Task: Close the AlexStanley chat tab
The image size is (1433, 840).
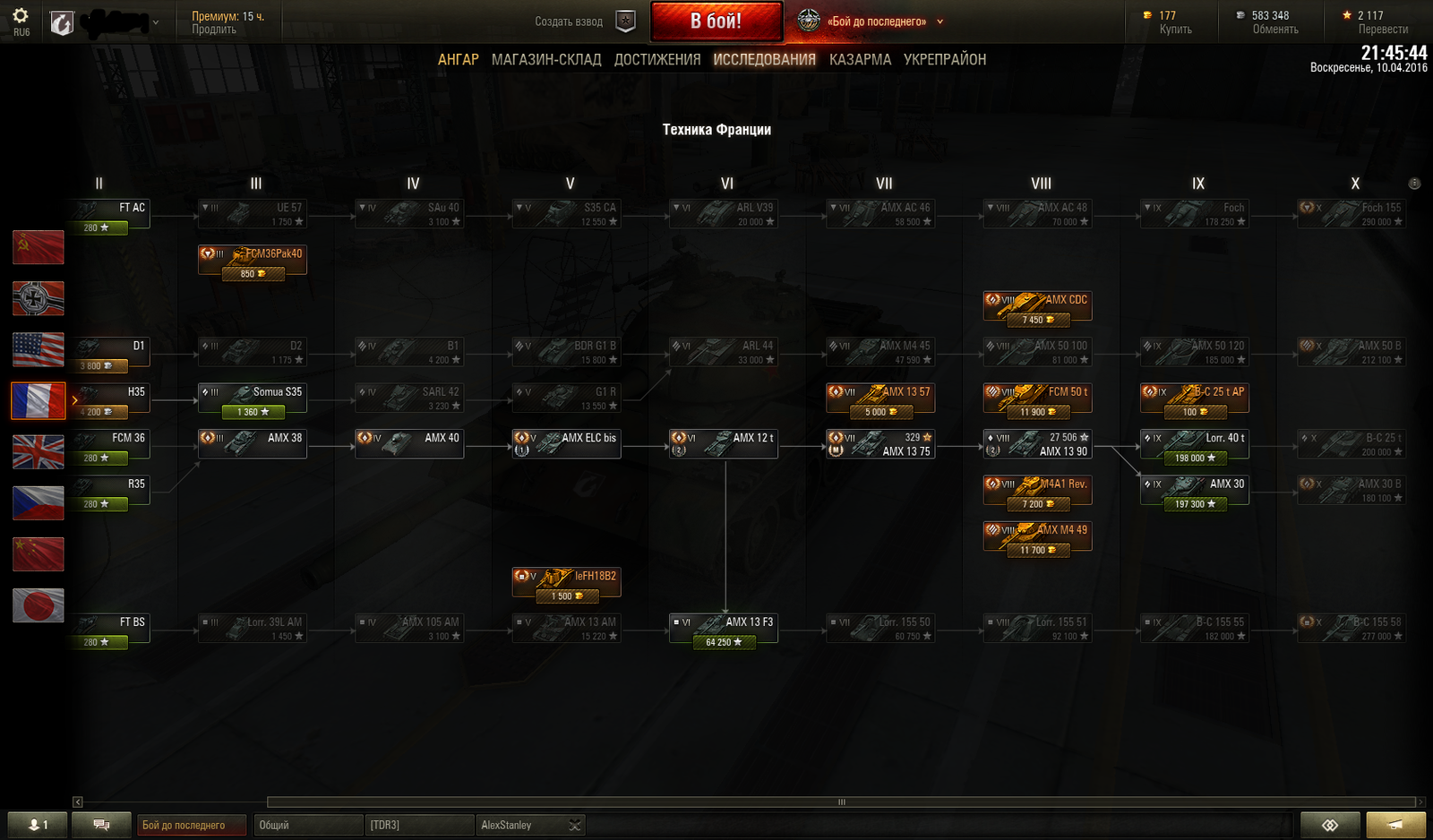Action: point(575,826)
